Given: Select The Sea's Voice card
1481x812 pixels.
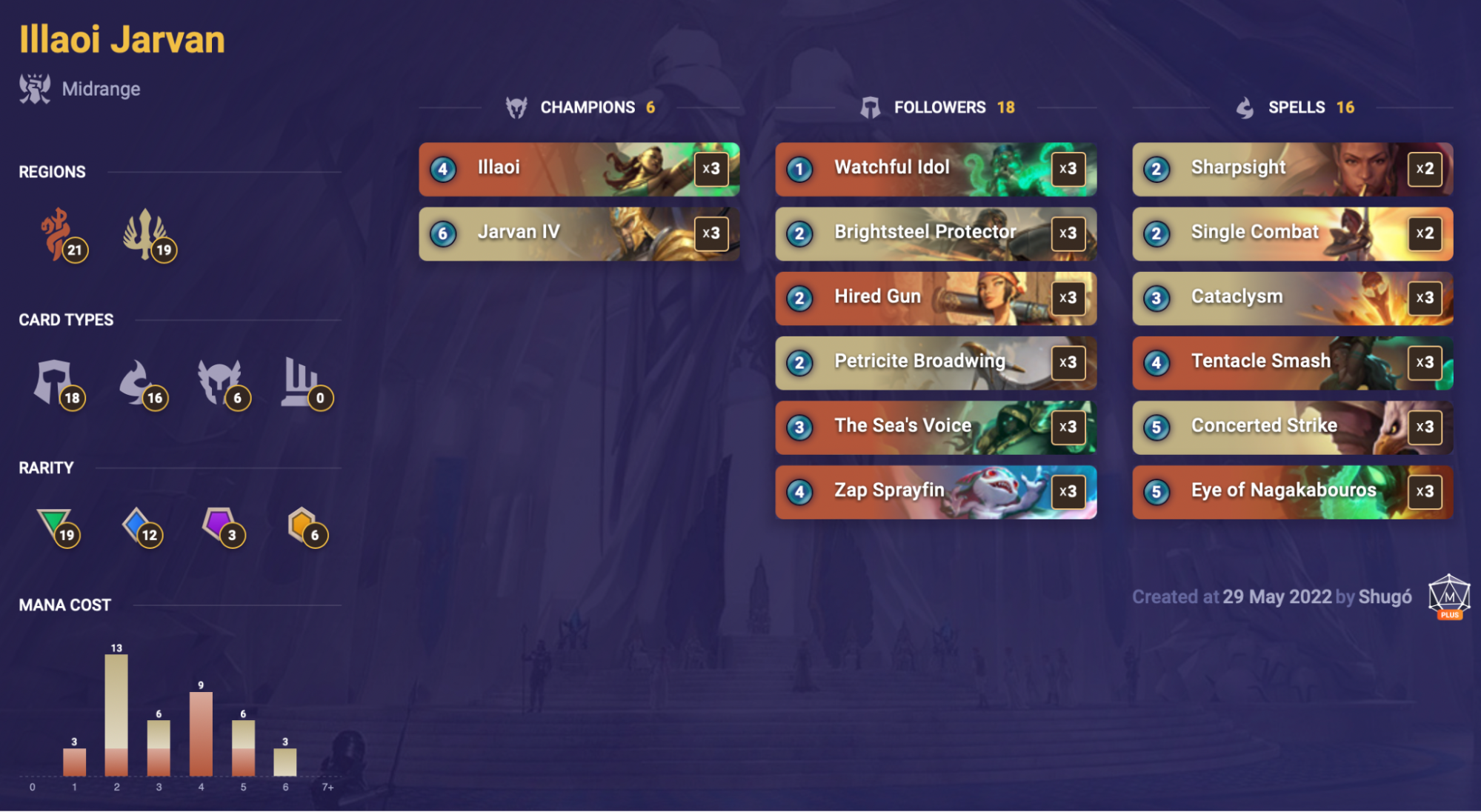Looking at the screenshot, I should pyautogui.click(x=935, y=427).
